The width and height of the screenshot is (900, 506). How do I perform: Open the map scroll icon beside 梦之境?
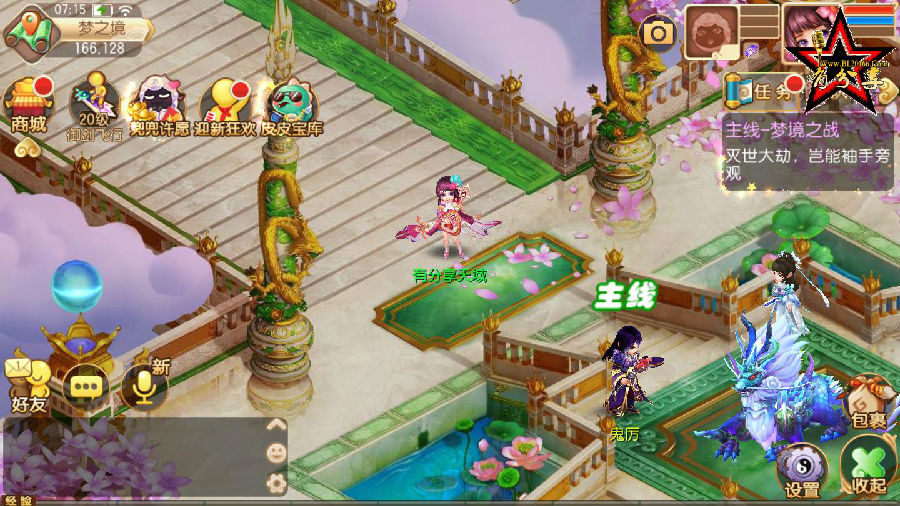(30, 31)
